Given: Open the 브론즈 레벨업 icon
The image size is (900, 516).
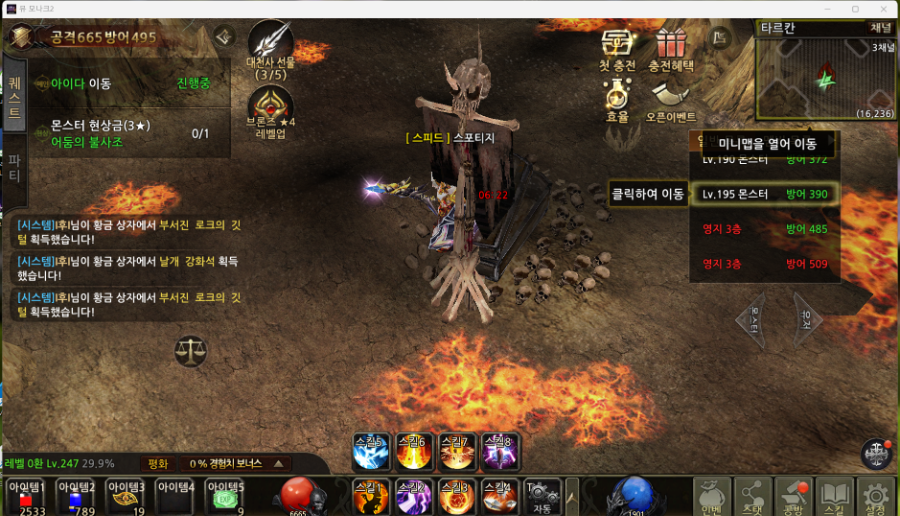Looking at the screenshot, I should pyautogui.click(x=270, y=107).
